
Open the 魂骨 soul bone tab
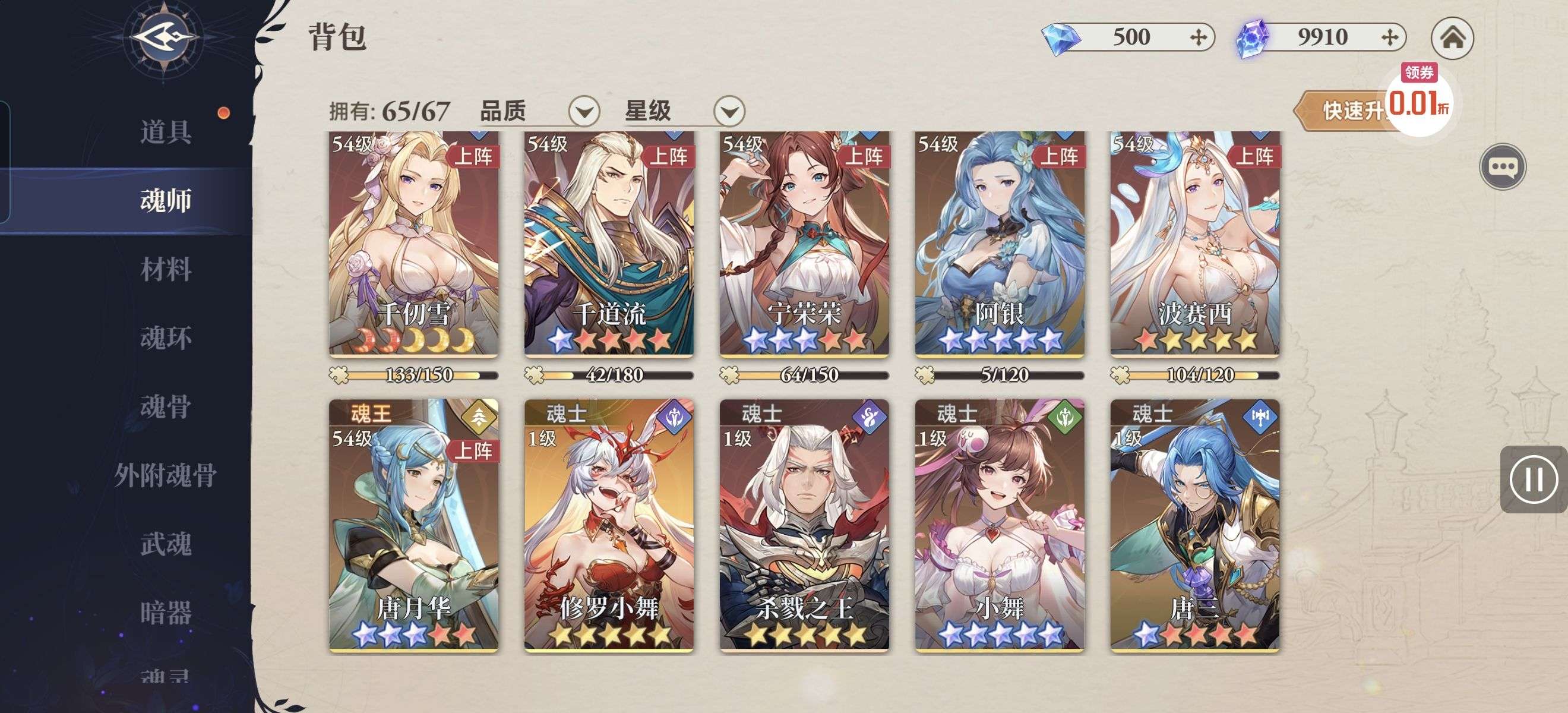coord(166,407)
